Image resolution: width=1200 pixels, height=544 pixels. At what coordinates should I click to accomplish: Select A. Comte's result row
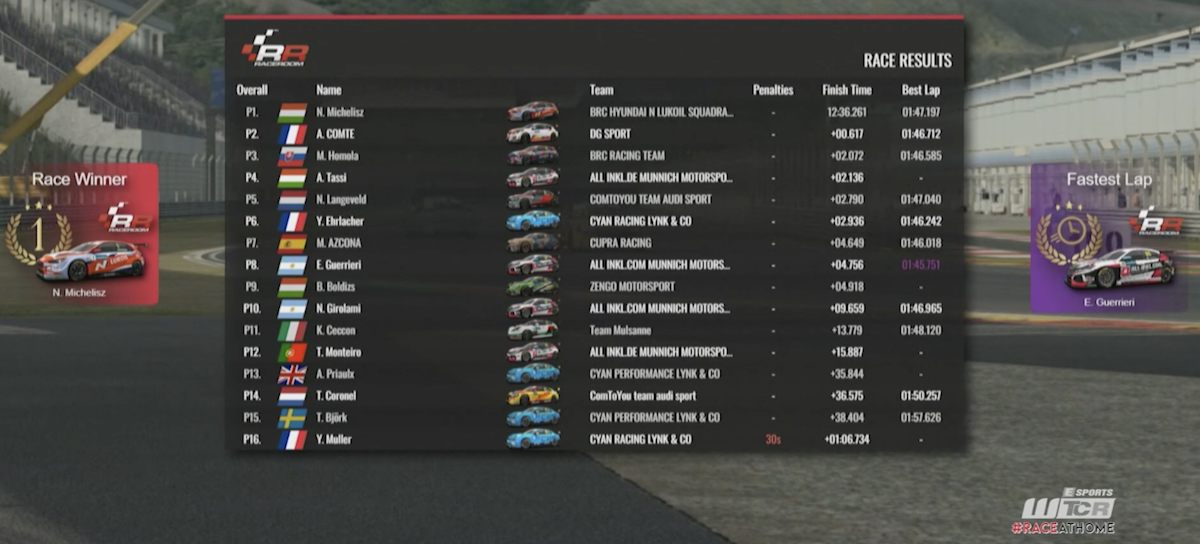point(595,134)
